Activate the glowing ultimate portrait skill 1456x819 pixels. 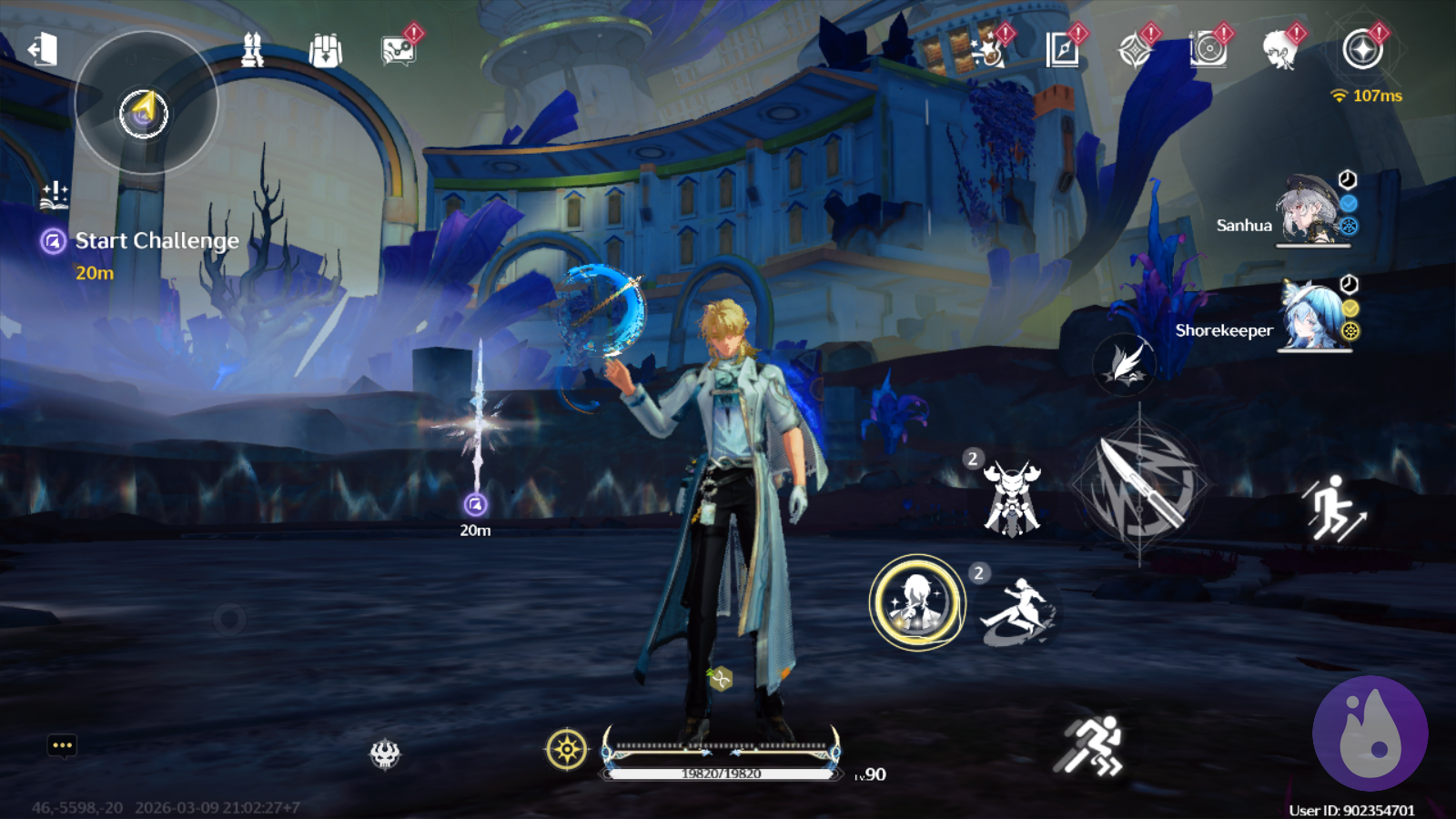[x=917, y=602]
